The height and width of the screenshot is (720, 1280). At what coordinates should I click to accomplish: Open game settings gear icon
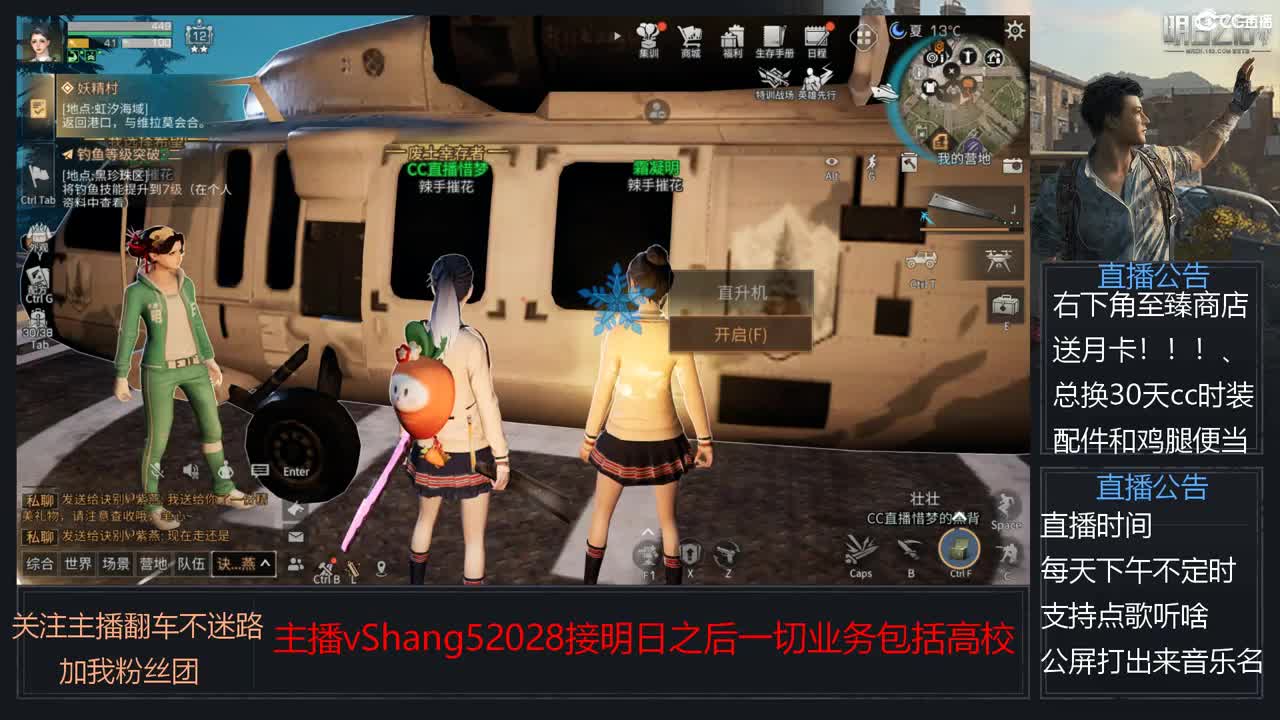pyautogui.click(x=1013, y=32)
